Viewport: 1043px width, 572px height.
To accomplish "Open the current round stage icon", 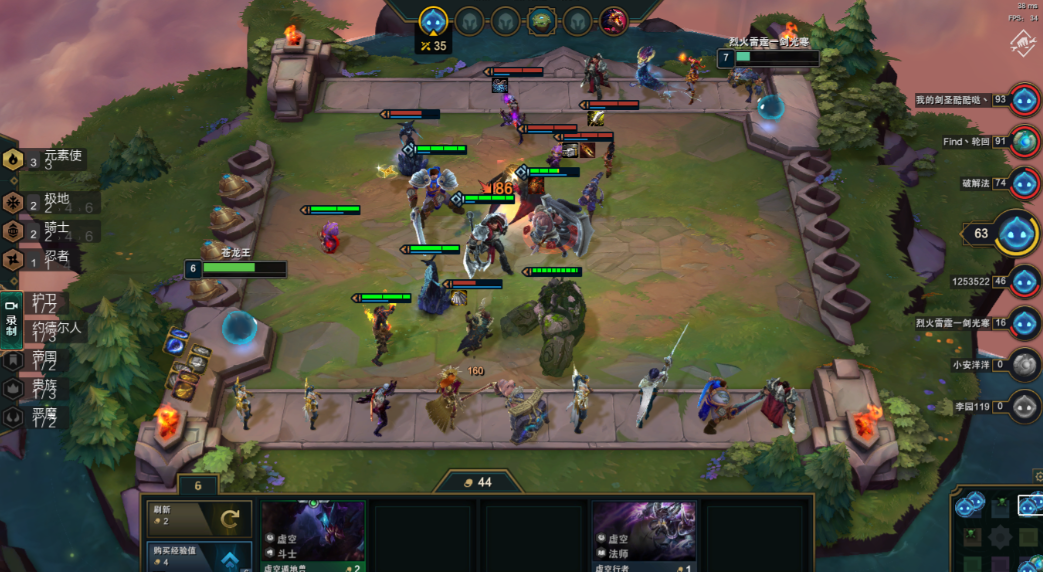I will 433,20.
